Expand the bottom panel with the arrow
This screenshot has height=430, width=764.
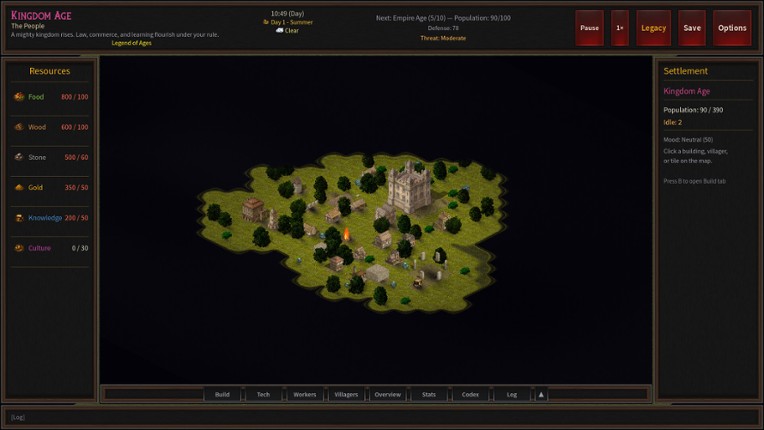coord(541,394)
